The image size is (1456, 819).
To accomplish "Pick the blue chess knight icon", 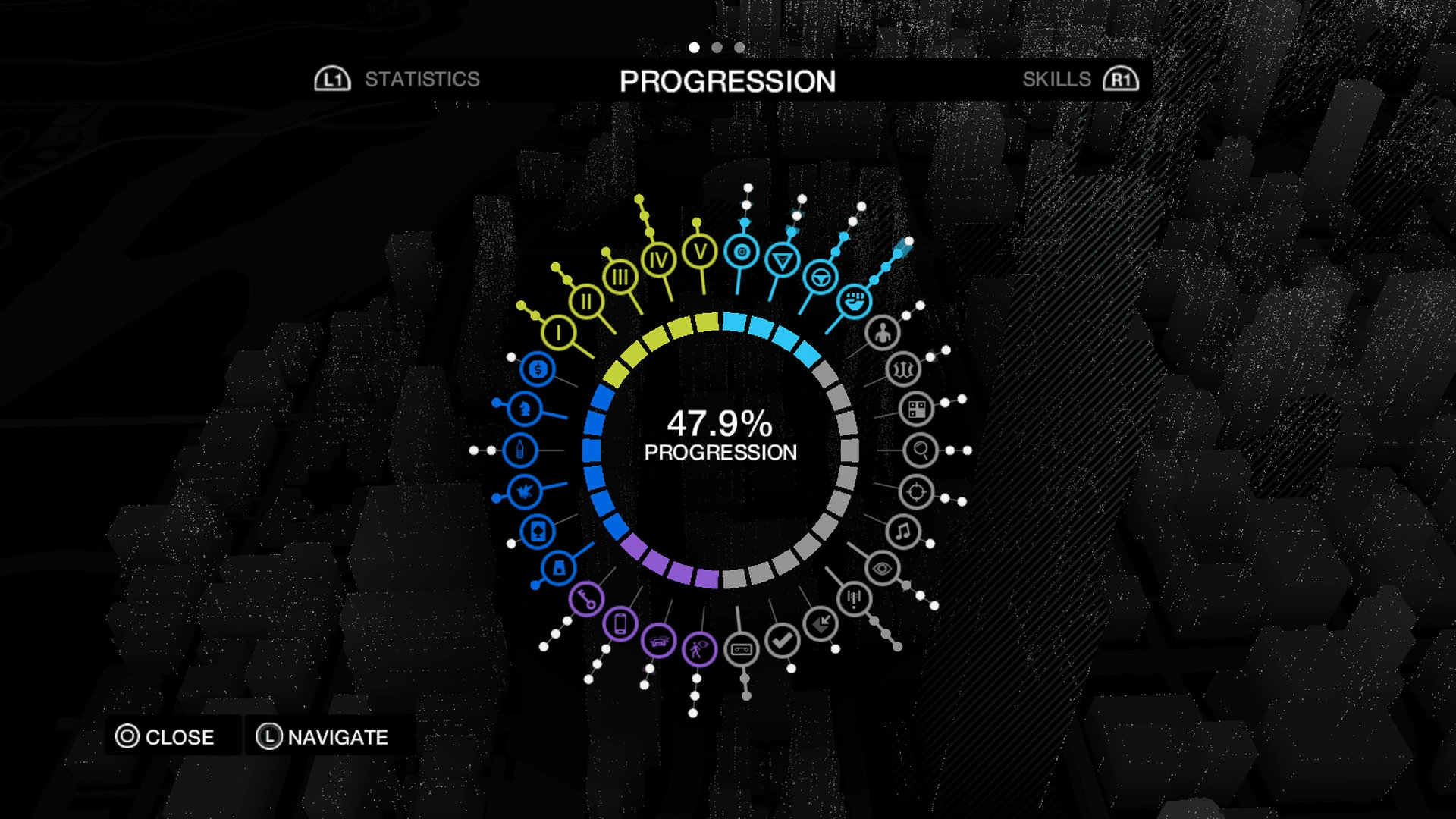I will coord(524,409).
